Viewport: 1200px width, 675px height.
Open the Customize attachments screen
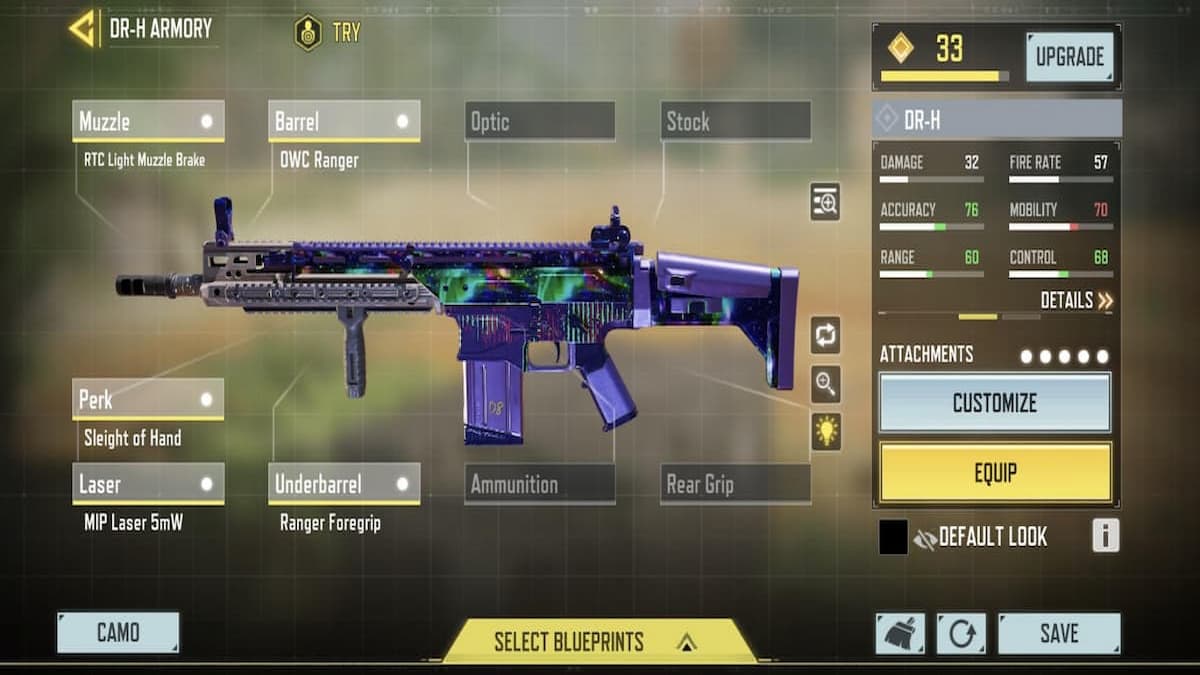click(994, 403)
